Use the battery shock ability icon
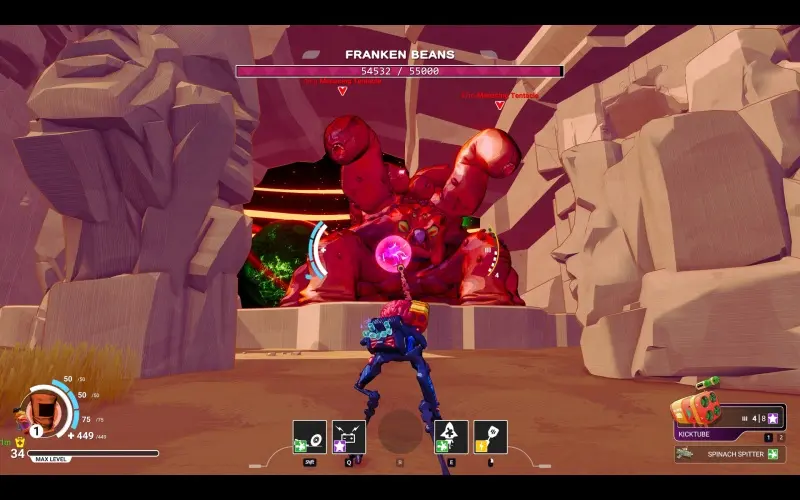800x500 pixels. point(348,437)
